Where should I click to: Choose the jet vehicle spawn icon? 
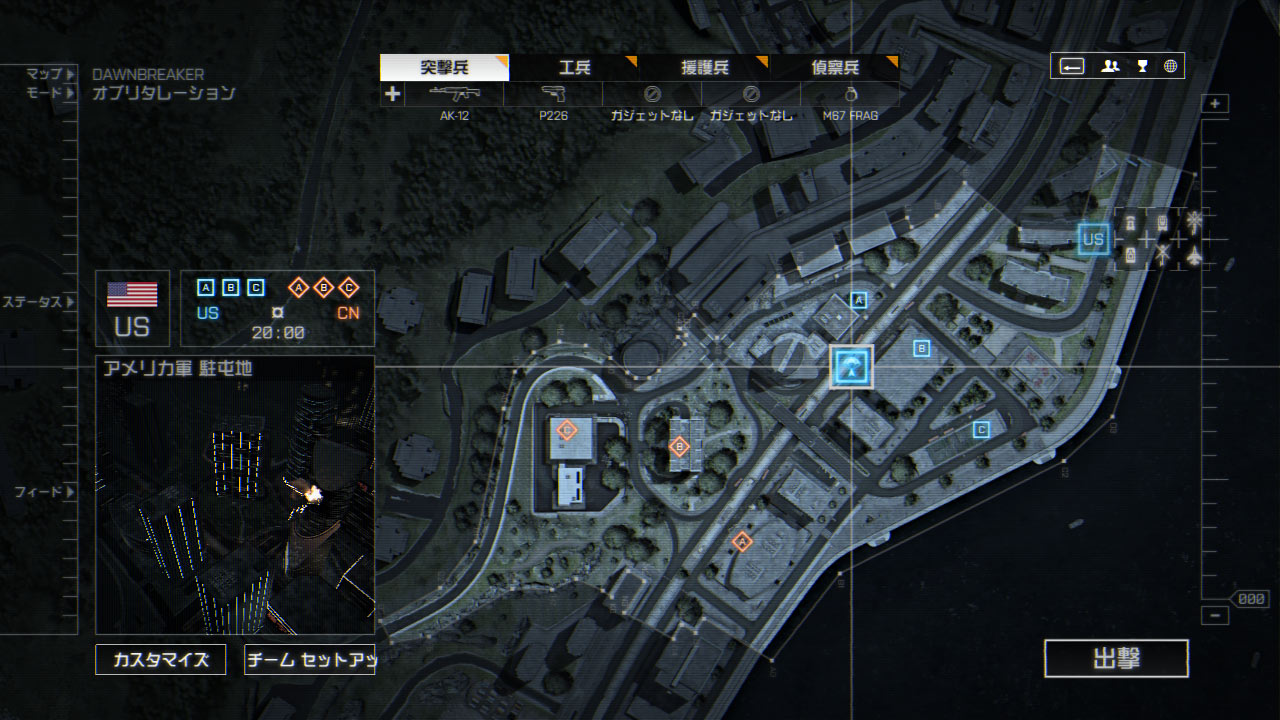coord(1194,256)
